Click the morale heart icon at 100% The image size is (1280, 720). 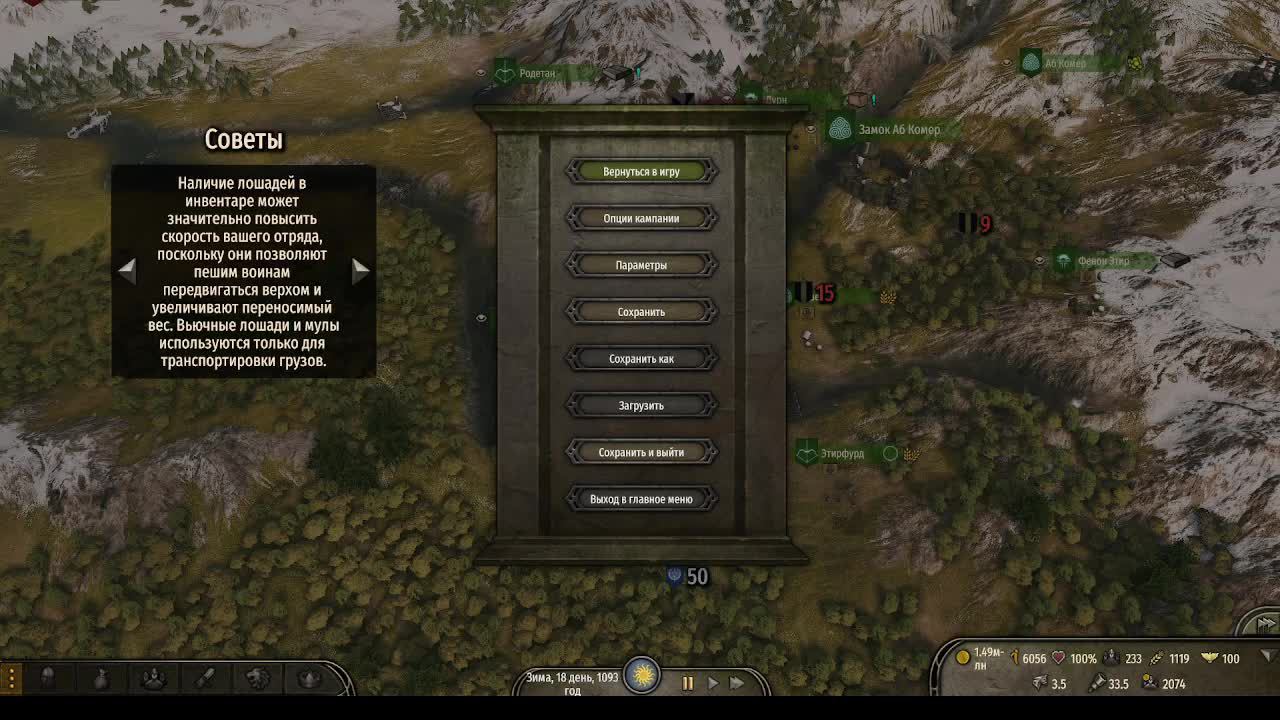click(1058, 658)
